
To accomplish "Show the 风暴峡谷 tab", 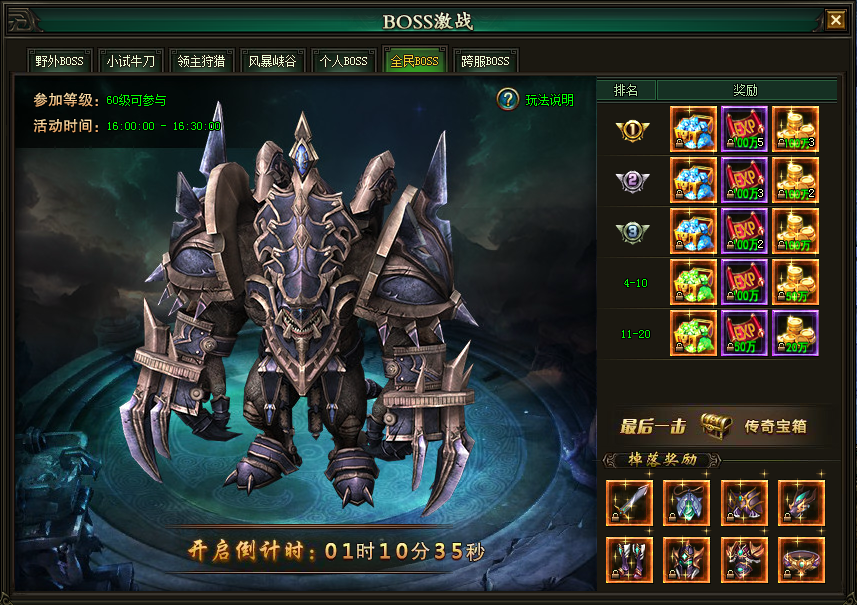I will tap(272, 61).
